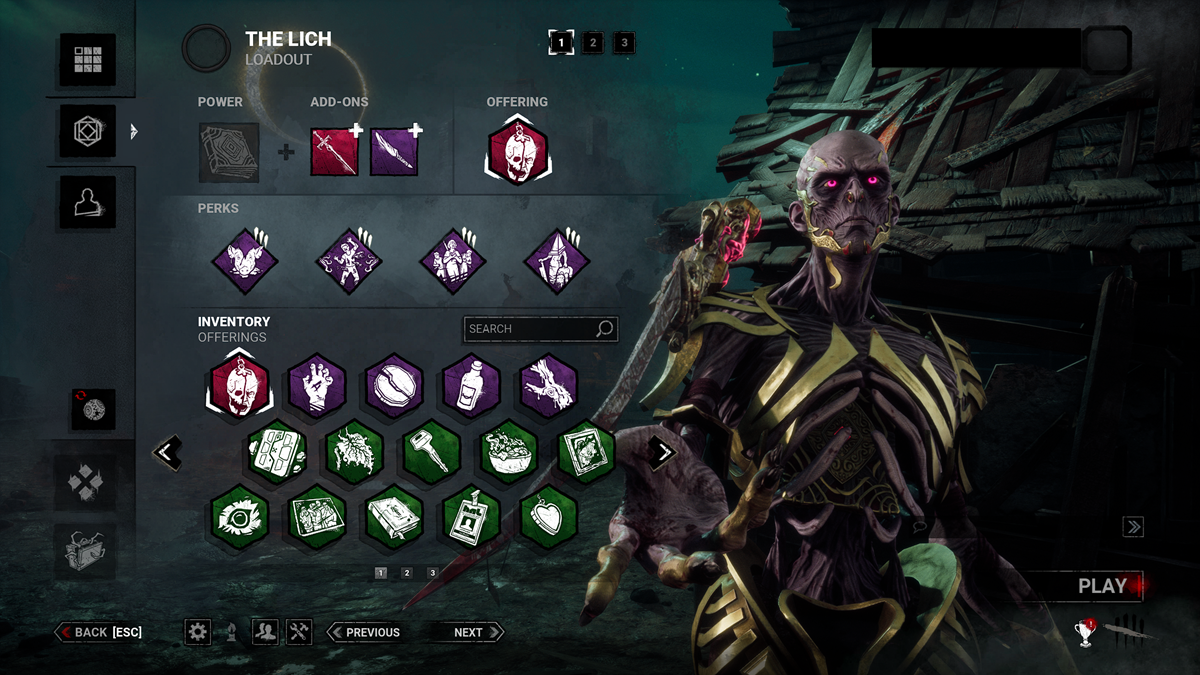Show previous inventory page with left arrow
Viewport: 1200px width, 675px height.
pos(168,453)
